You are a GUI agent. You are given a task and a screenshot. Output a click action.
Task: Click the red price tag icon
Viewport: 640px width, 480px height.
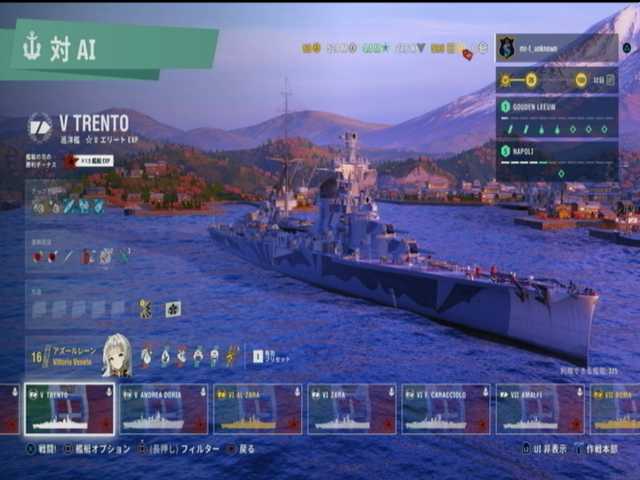coord(467,53)
